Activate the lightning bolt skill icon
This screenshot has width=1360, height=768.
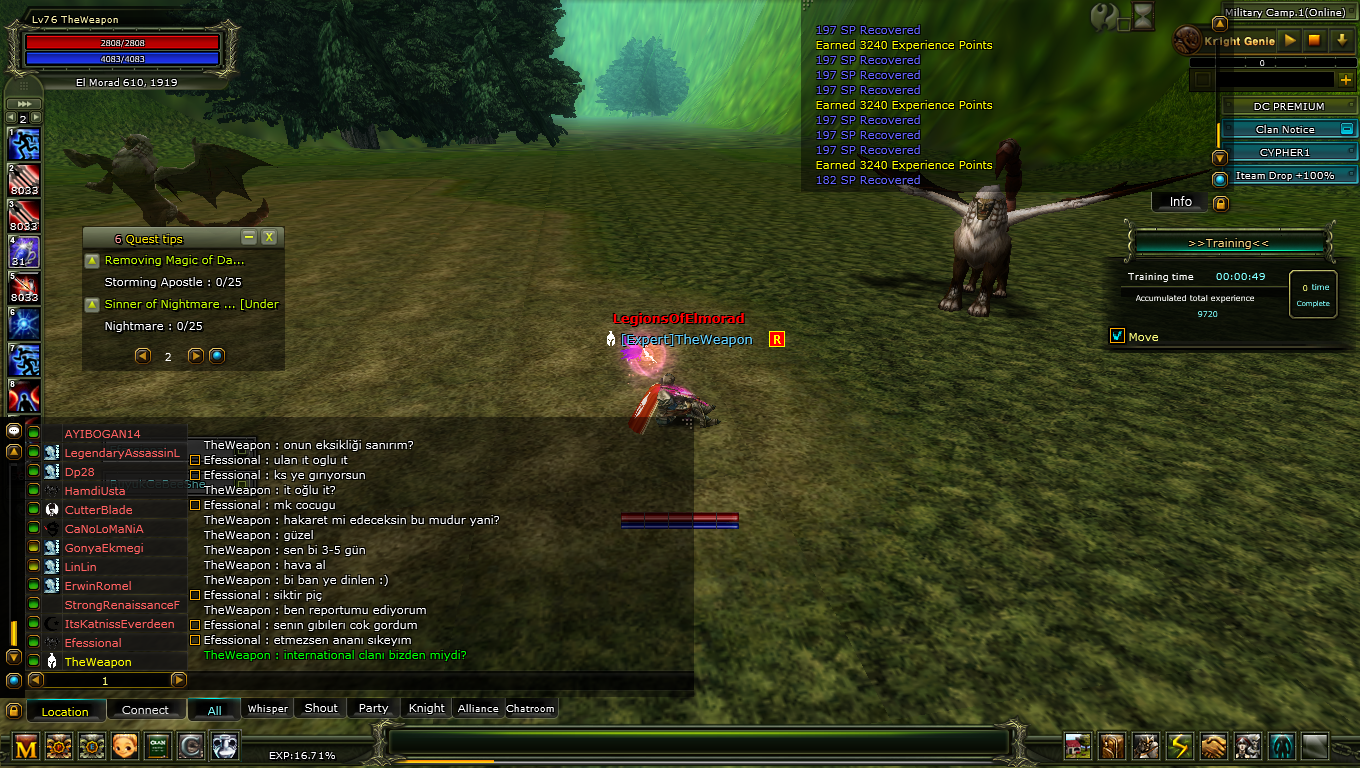[1180, 746]
